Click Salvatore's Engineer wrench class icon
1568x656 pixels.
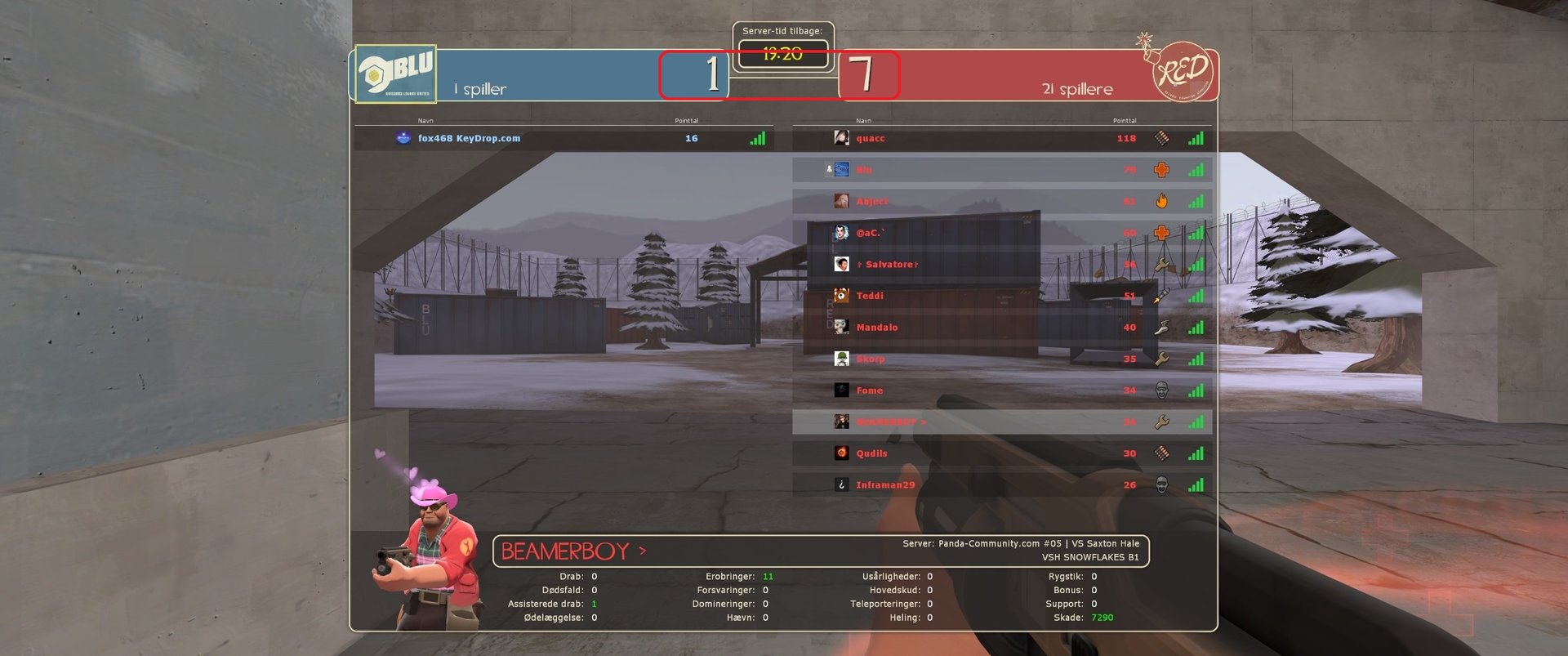pyautogui.click(x=1160, y=264)
